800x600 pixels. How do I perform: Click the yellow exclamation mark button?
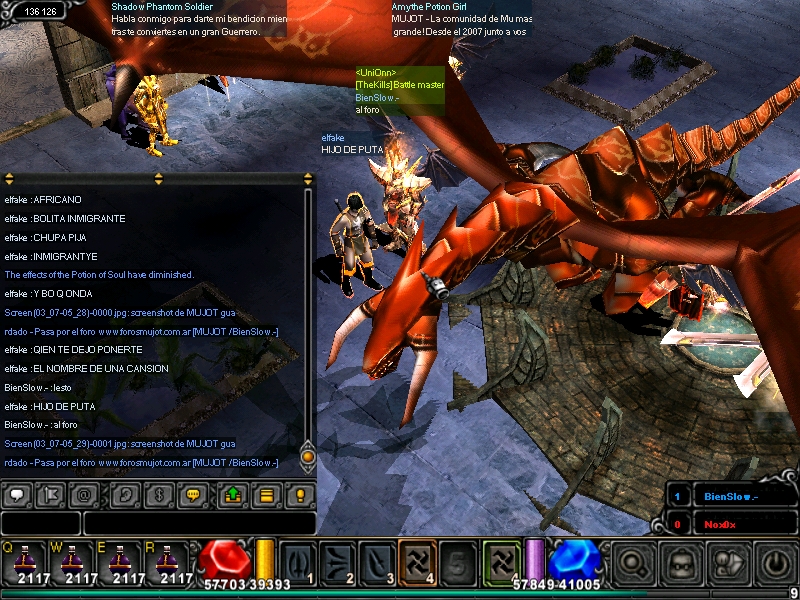click(x=300, y=494)
